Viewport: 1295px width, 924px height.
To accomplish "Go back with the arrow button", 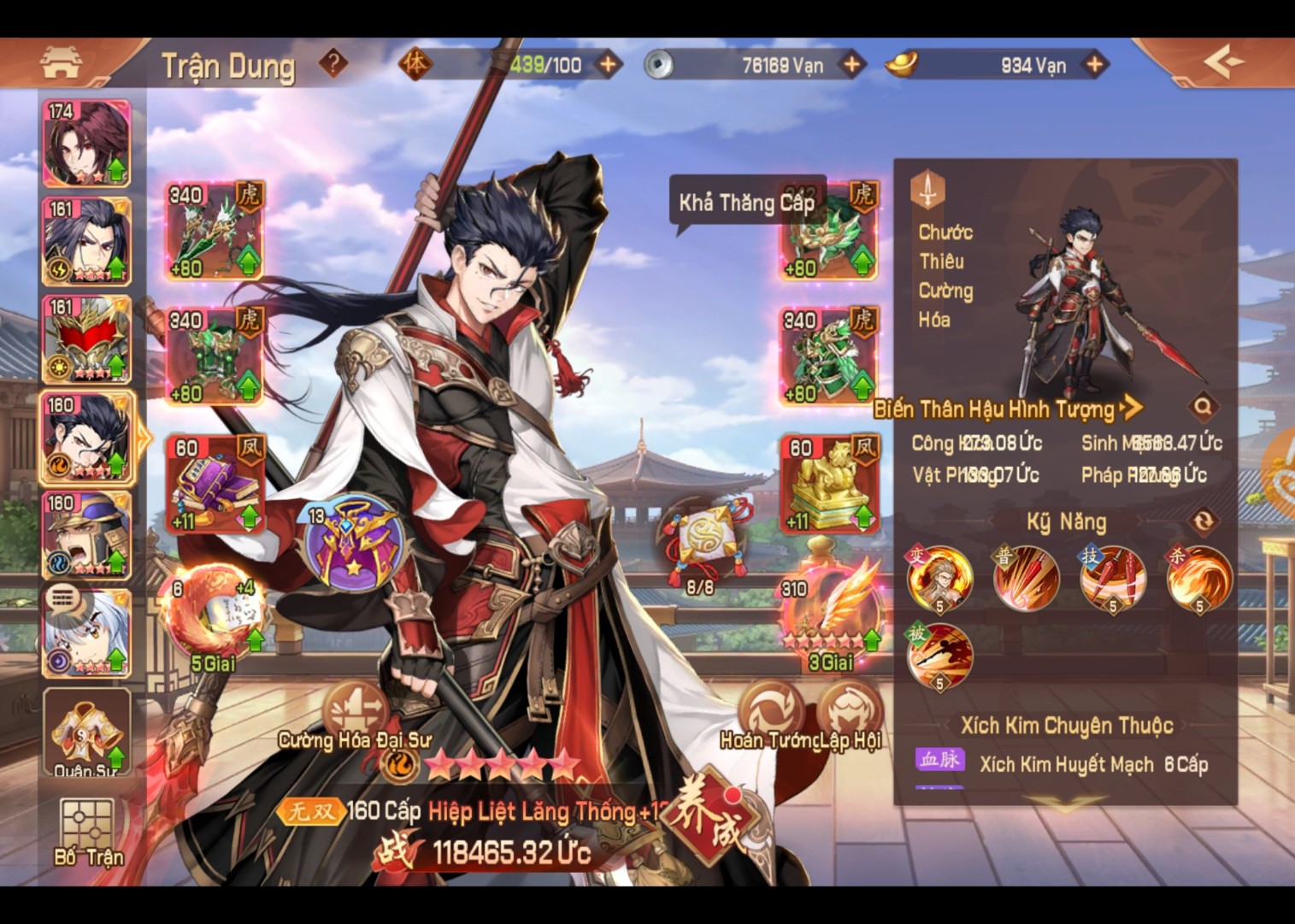I will point(1224,62).
